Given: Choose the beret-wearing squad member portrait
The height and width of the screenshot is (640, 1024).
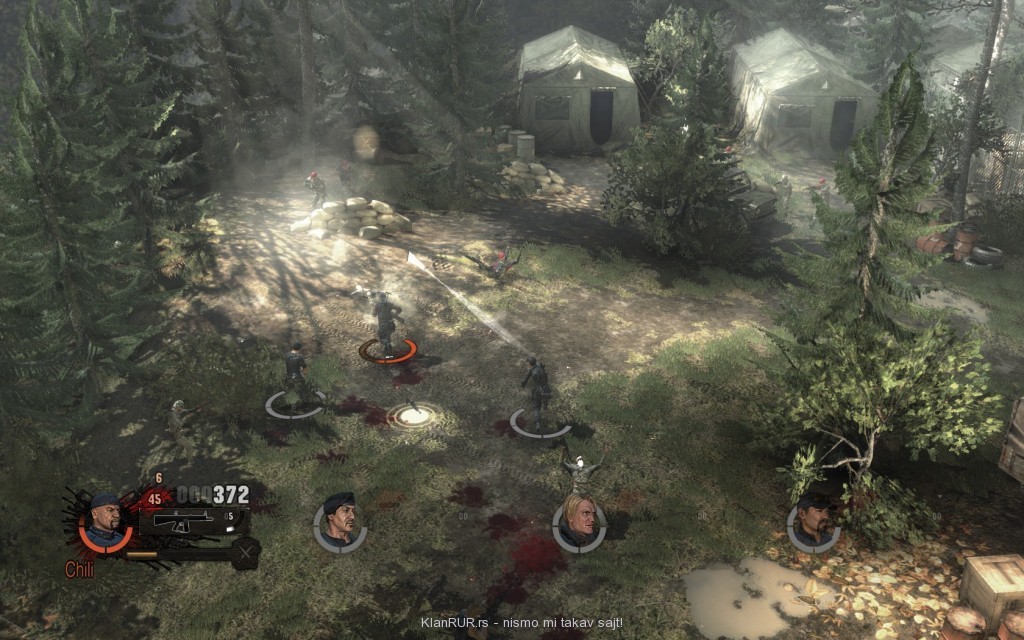Looking at the screenshot, I should click(340, 523).
